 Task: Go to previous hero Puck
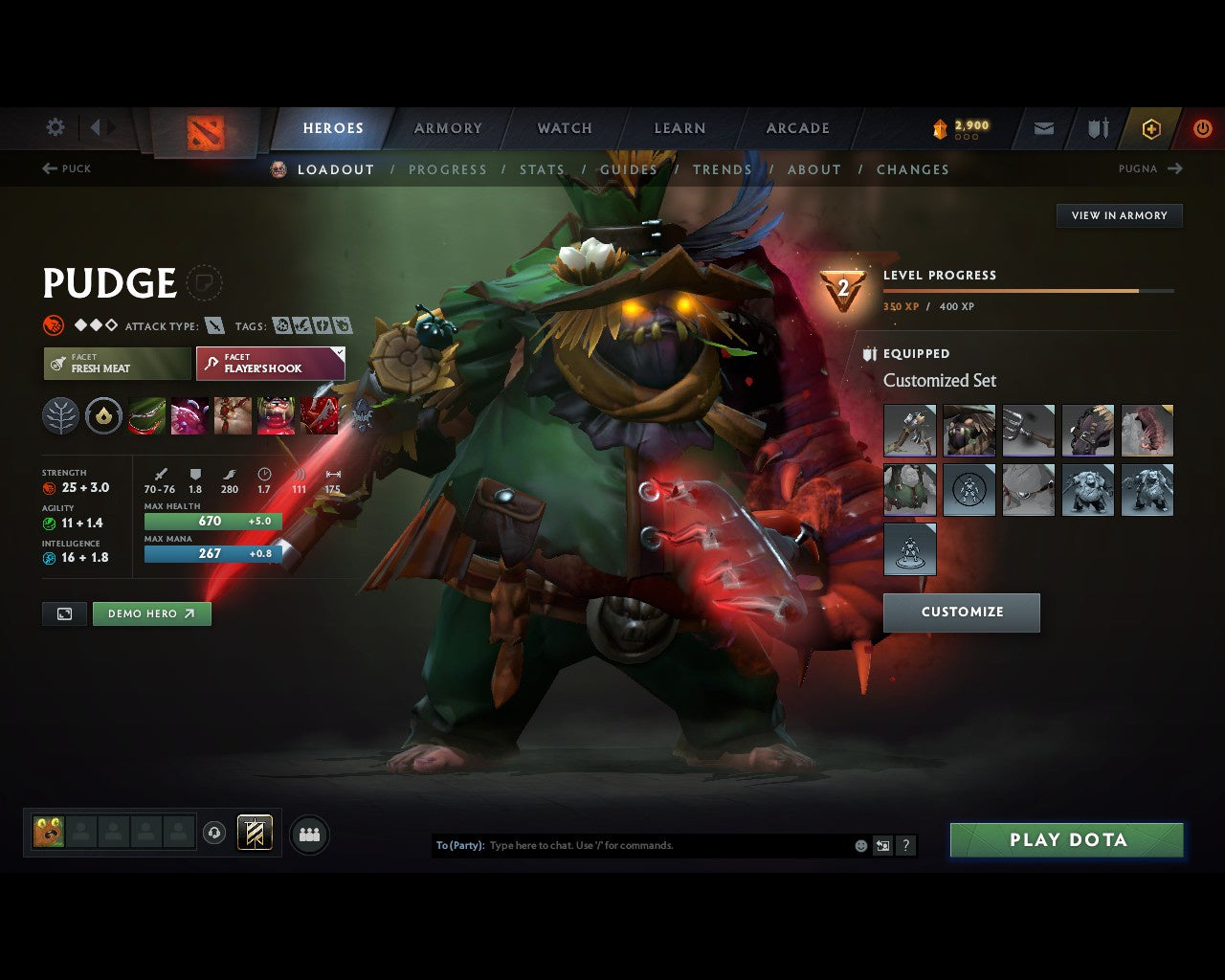[x=67, y=168]
